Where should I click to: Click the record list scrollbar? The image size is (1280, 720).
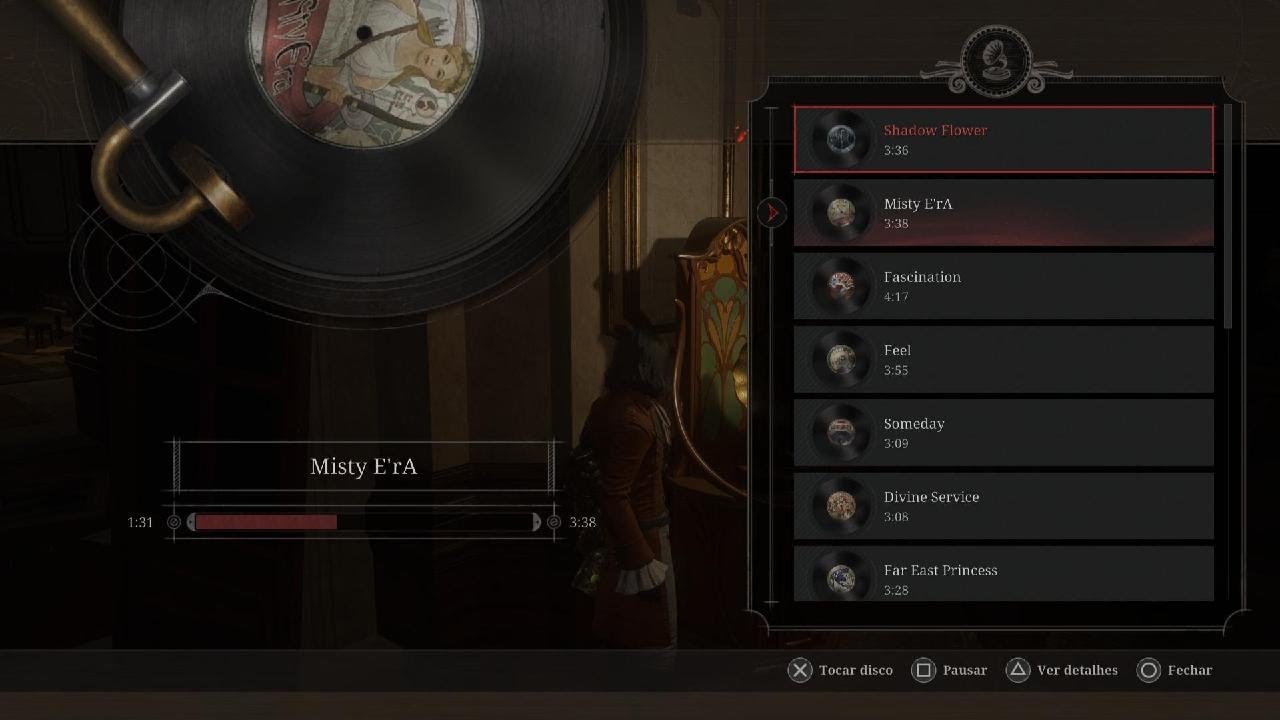1229,215
